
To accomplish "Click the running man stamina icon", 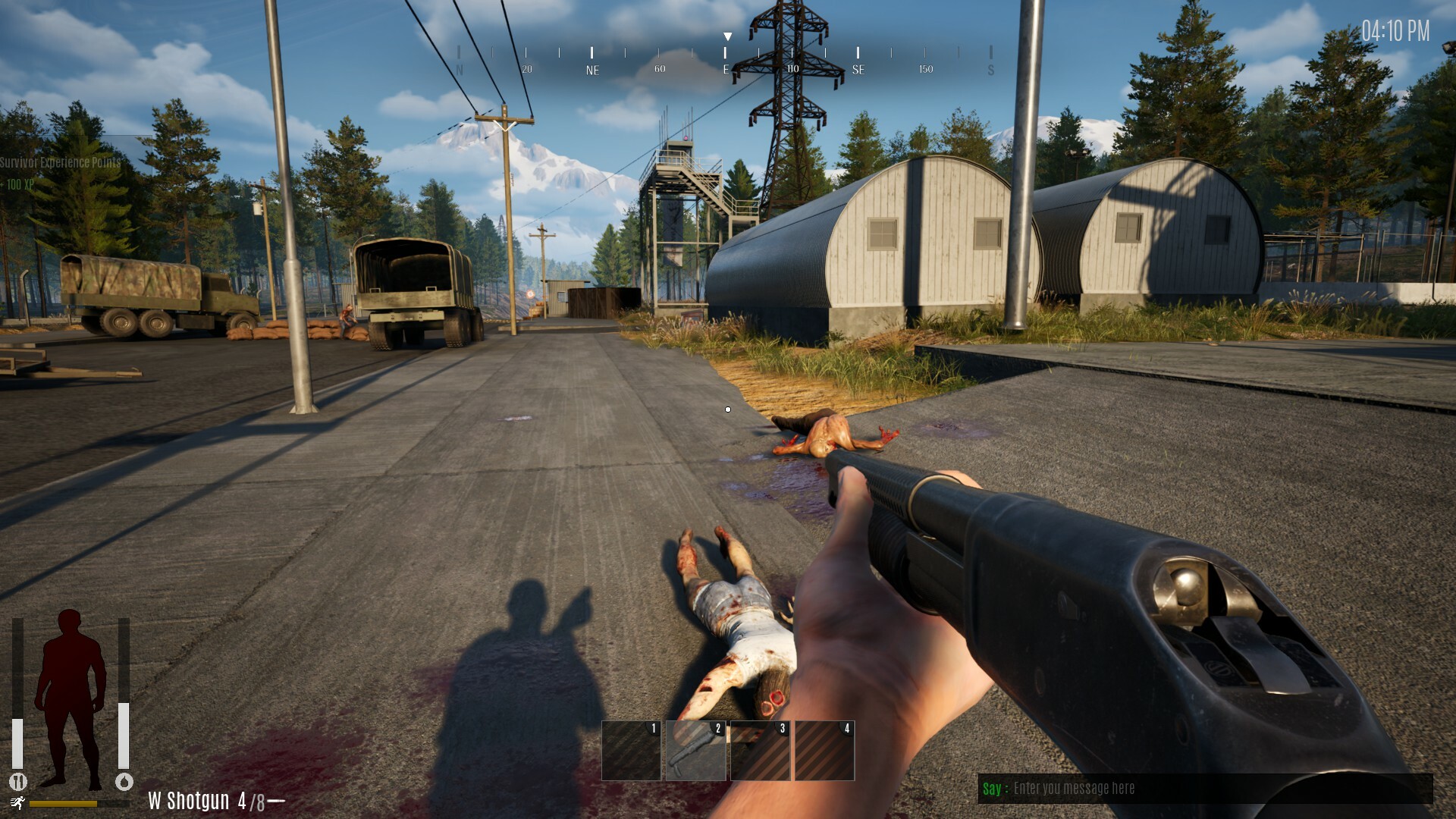I will pos(17,803).
